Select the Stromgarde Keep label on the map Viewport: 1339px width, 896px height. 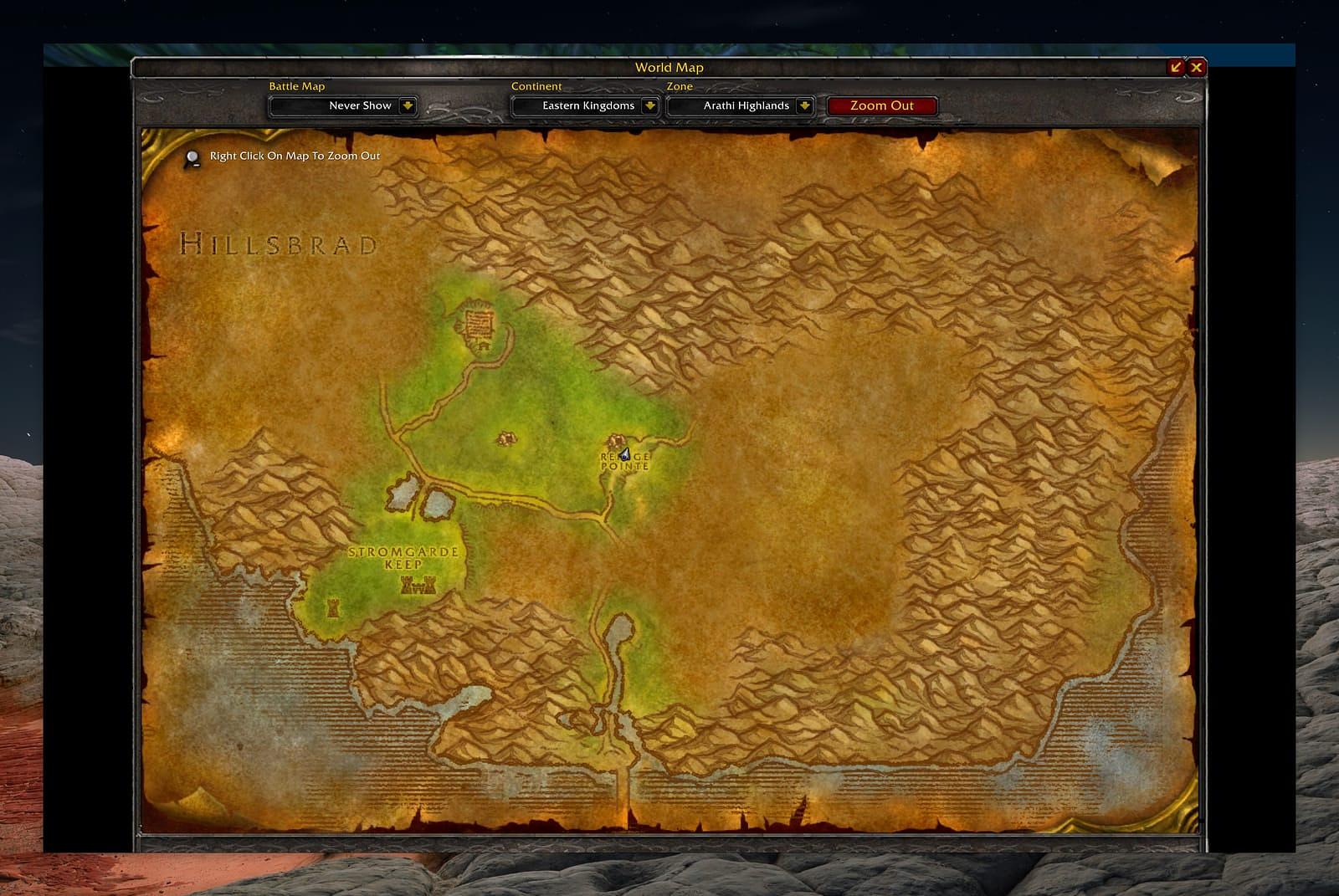tap(403, 558)
